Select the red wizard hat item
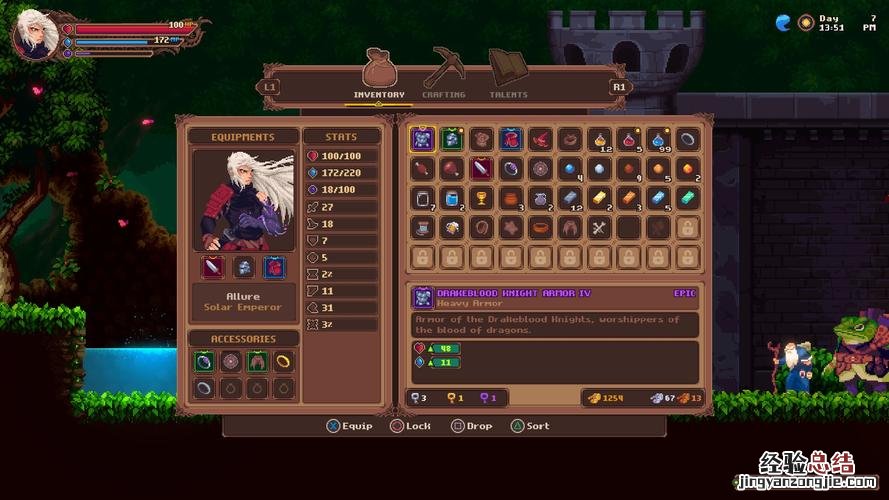The image size is (889, 500). pyautogui.click(x=539, y=139)
